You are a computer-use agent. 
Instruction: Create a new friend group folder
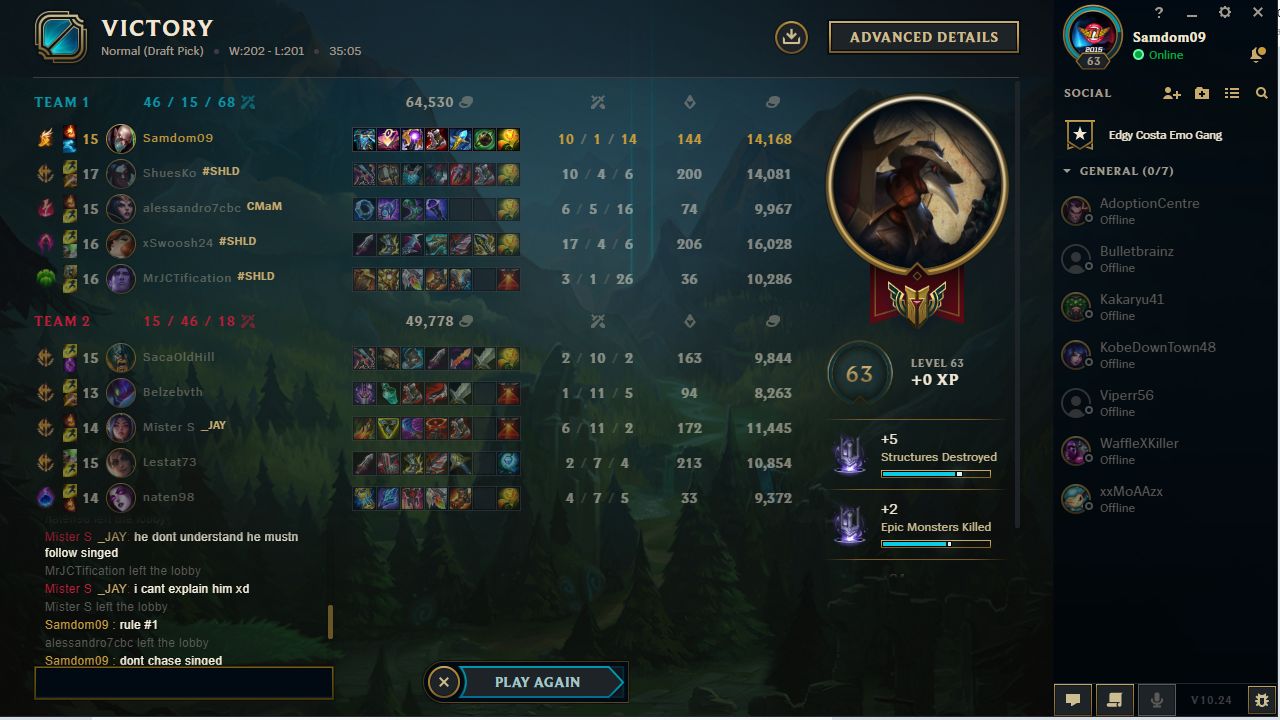pos(1201,93)
